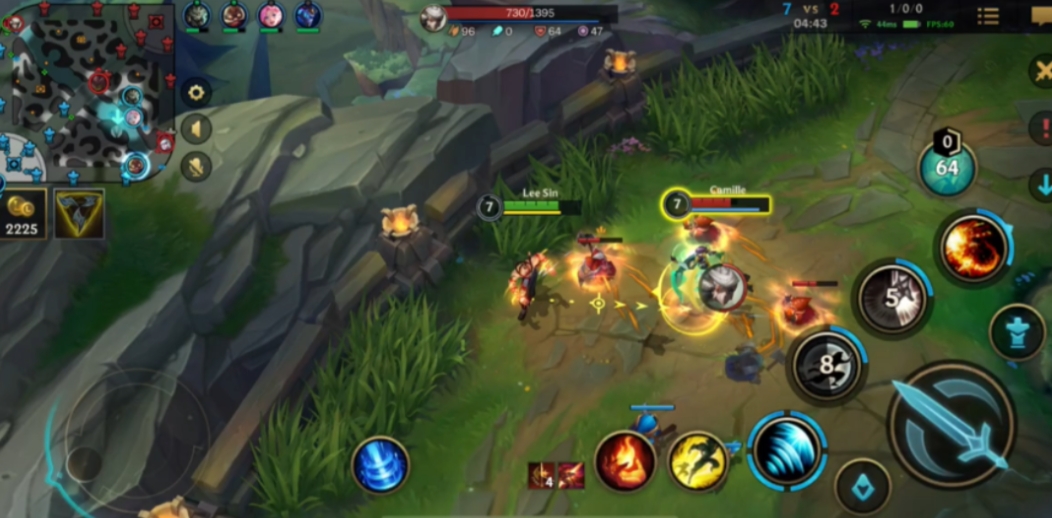Use the blue recall button
The height and width of the screenshot is (518, 1052).
point(380,466)
